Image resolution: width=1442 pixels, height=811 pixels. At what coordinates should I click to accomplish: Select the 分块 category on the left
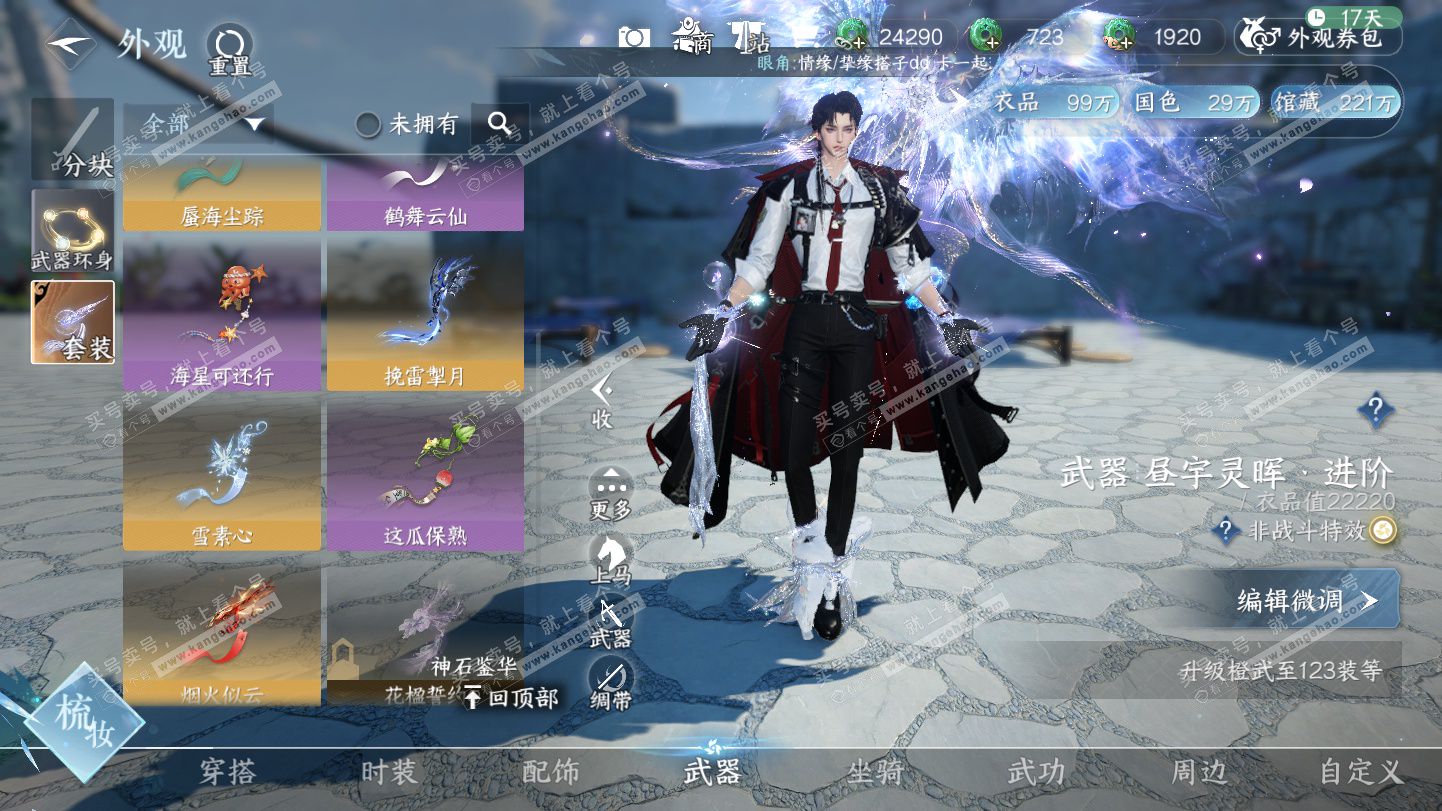click(x=72, y=140)
